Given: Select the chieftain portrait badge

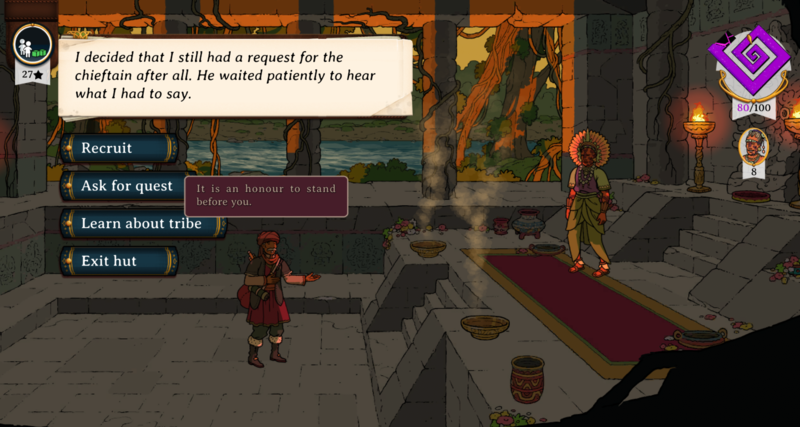Looking at the screenshot, I should point(754,146).
